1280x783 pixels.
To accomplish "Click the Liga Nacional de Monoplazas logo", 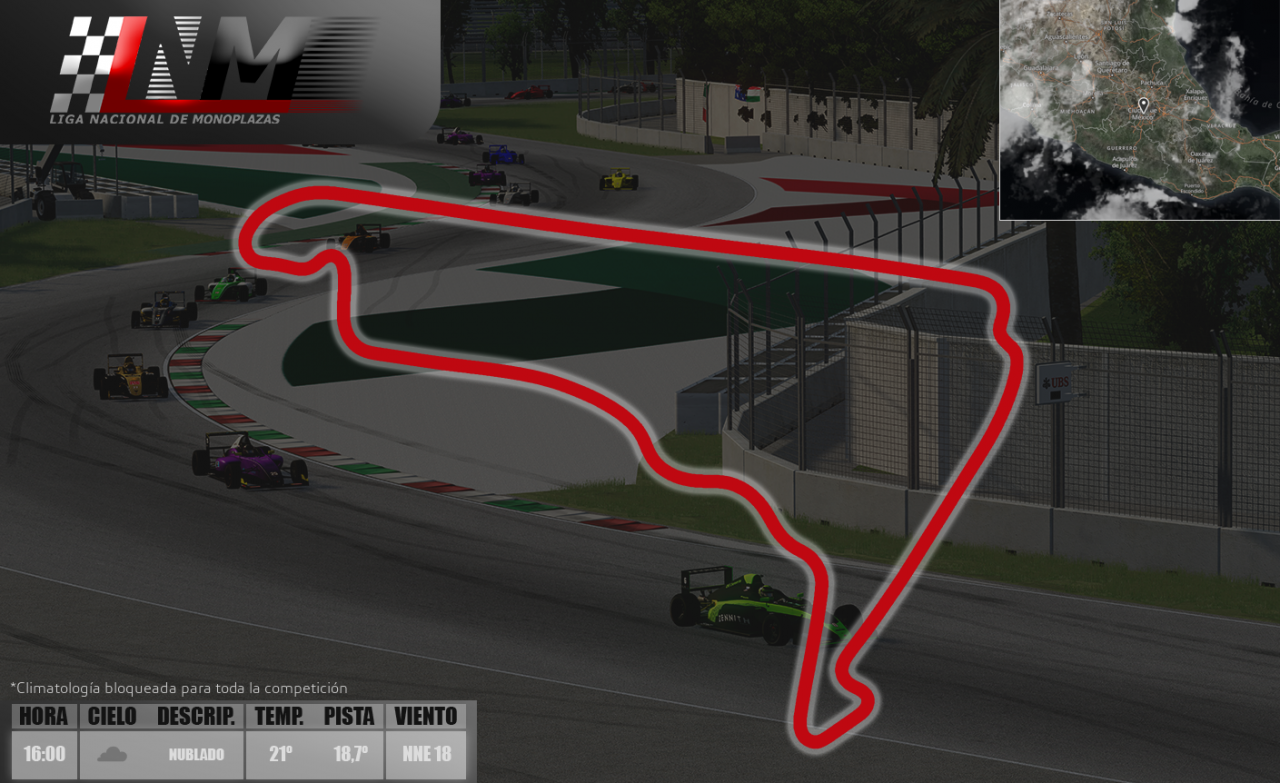I will coord(205,68).
